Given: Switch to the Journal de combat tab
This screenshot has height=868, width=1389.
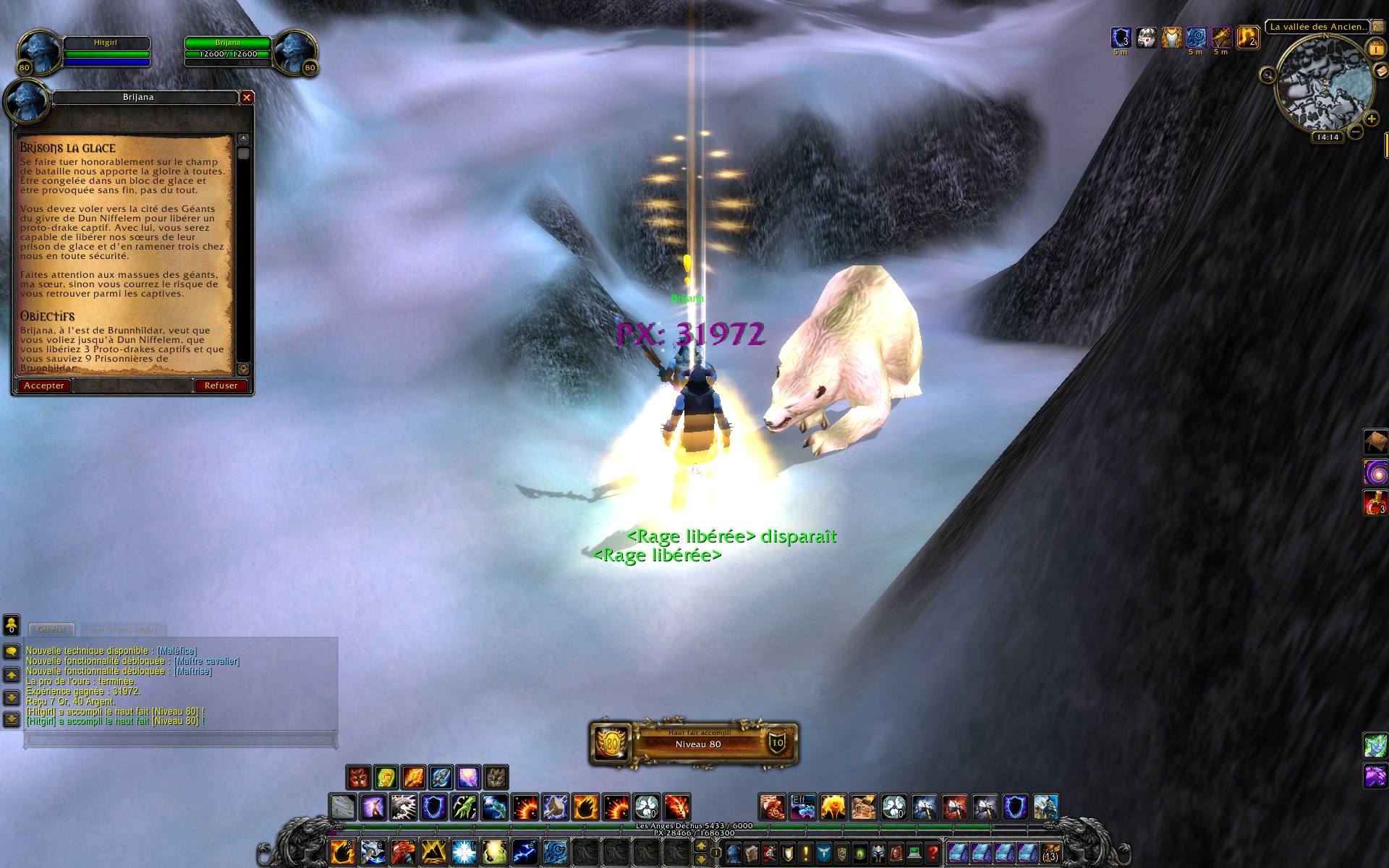Looking at the screenshot, I should click(x=124, y=630).
